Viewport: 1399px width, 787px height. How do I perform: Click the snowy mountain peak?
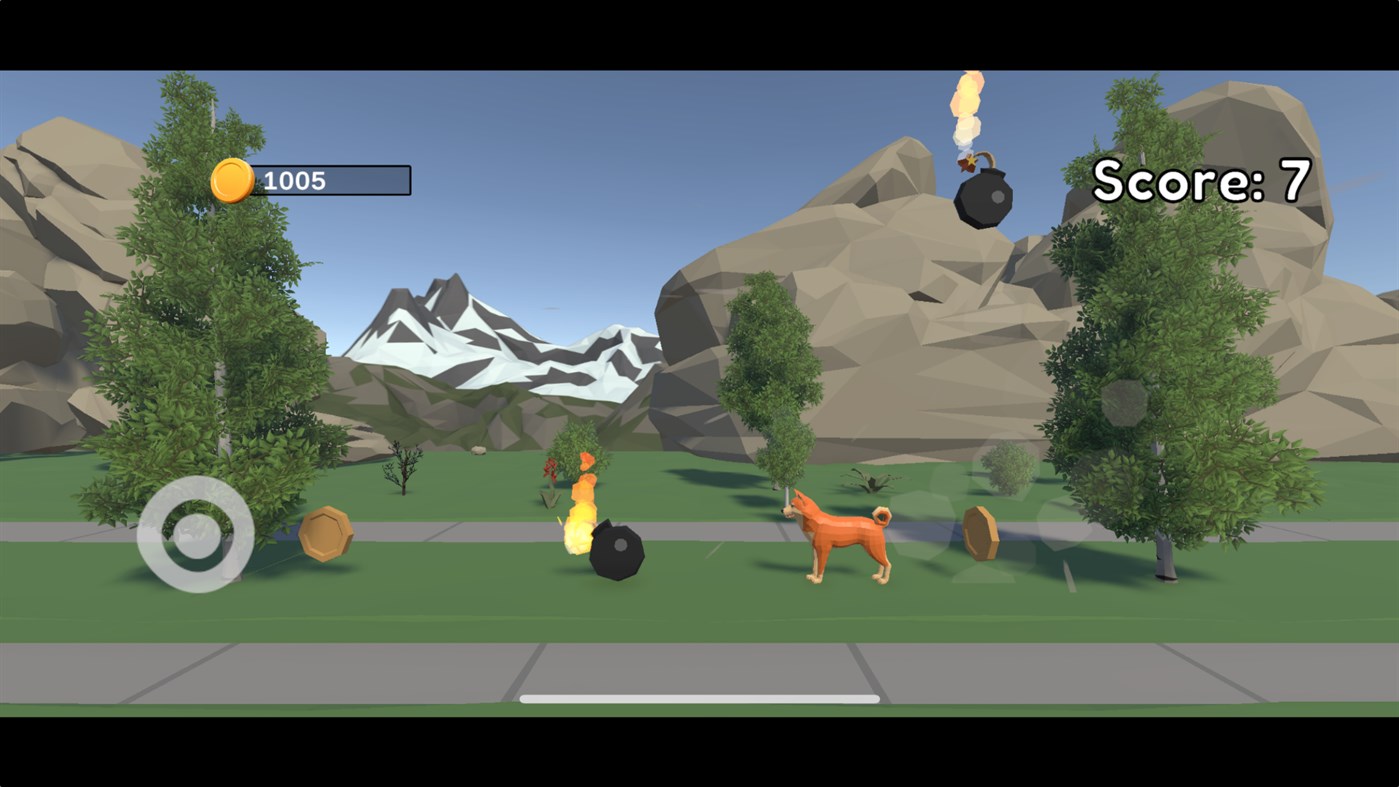[x=460, y=310]
